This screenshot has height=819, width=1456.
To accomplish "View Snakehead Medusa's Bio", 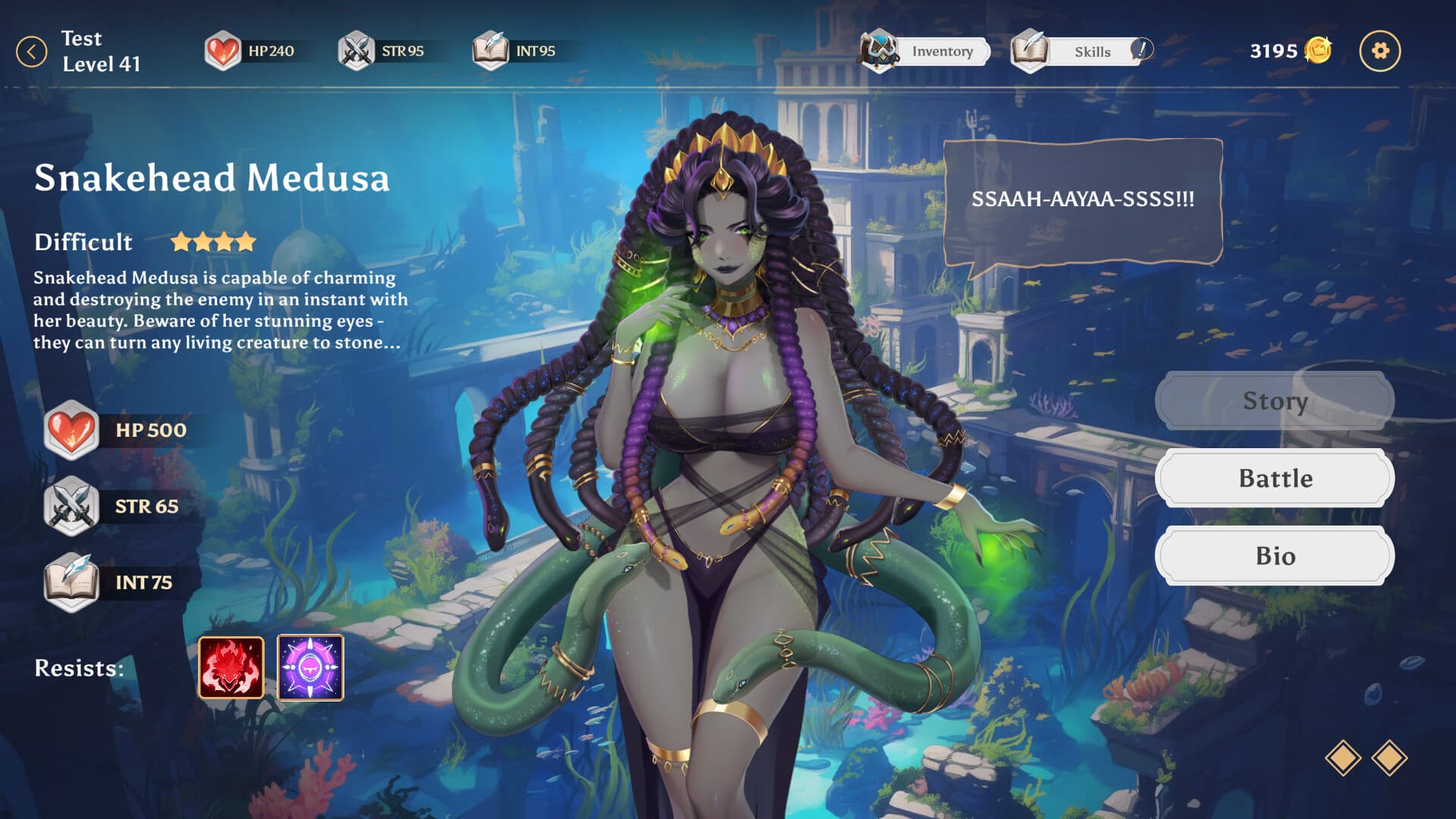I will coord(1274,556).
